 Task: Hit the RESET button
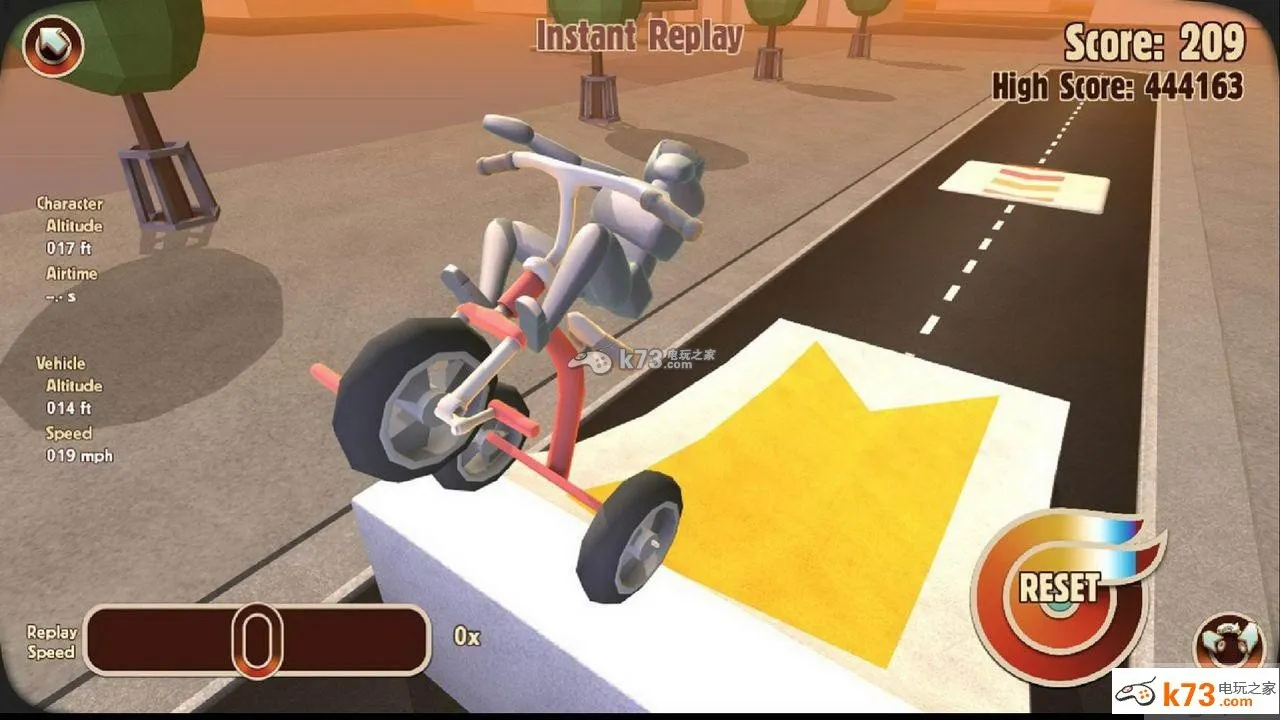click(x=1059, y=588)
